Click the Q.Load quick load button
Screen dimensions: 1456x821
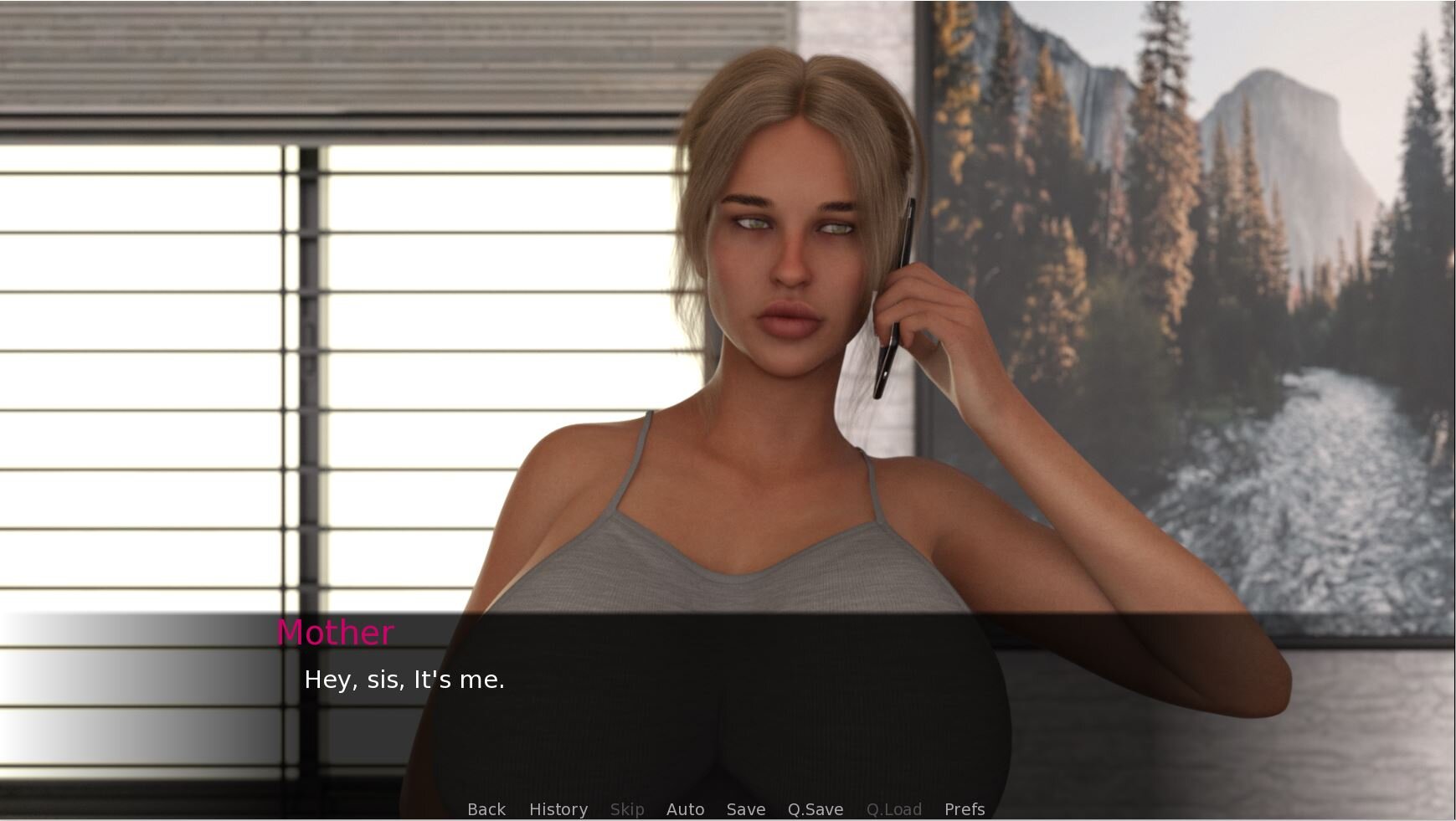[x=893, y=809]
